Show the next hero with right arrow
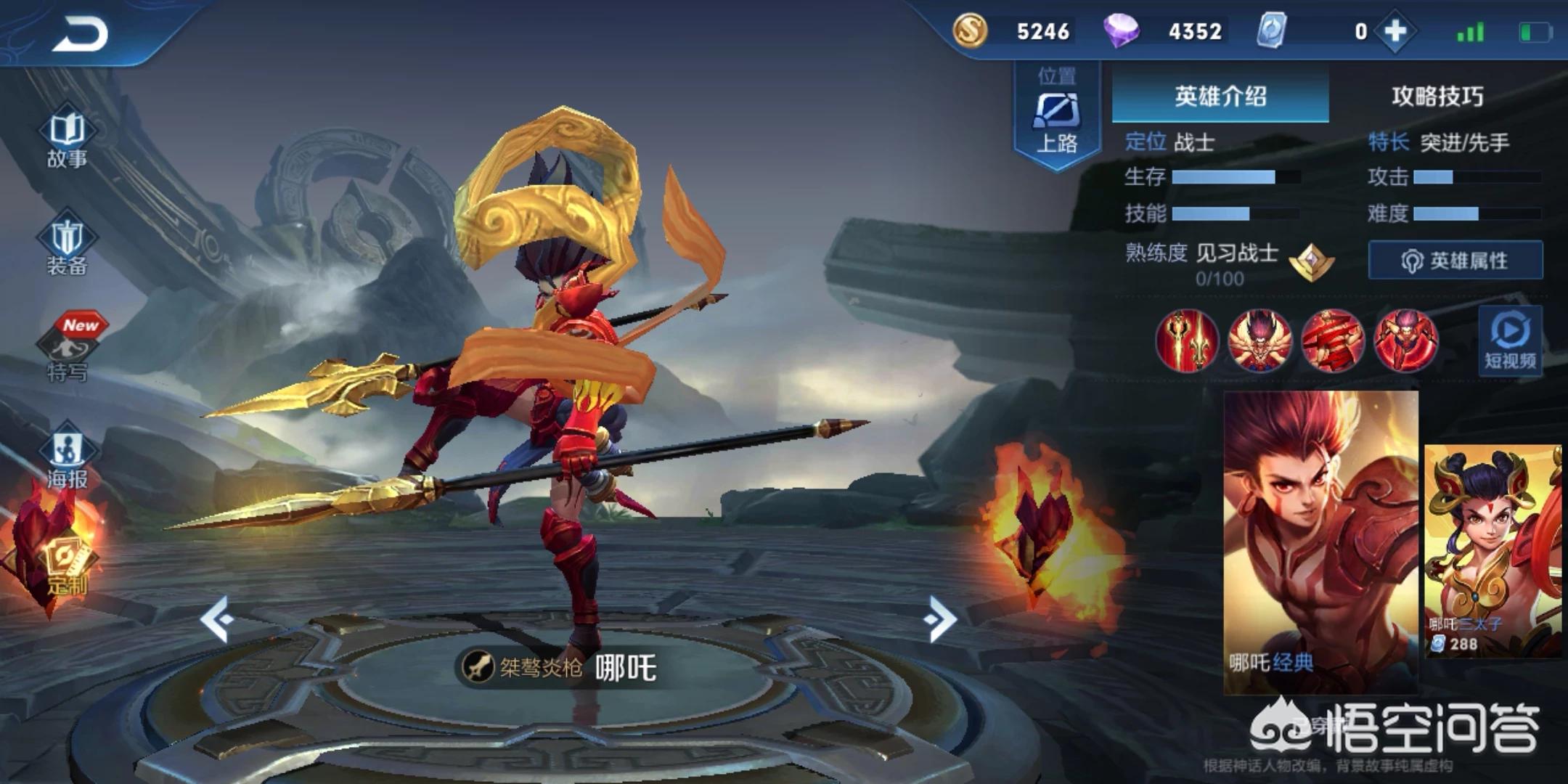Viewport: 1568px width, 784px height. click(x=941, y=619)
